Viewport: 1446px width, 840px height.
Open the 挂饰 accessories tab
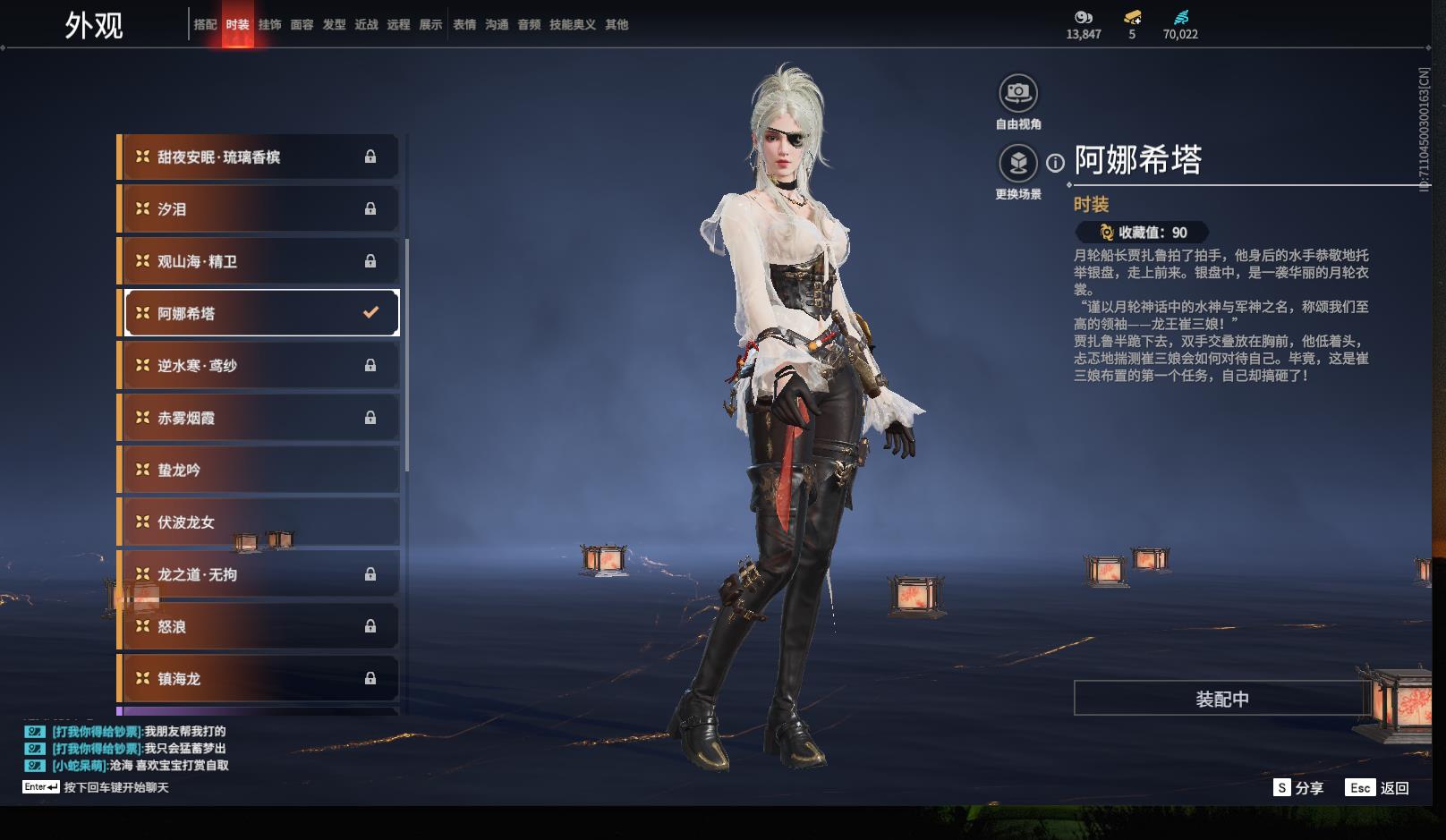[x=269, y=25]
